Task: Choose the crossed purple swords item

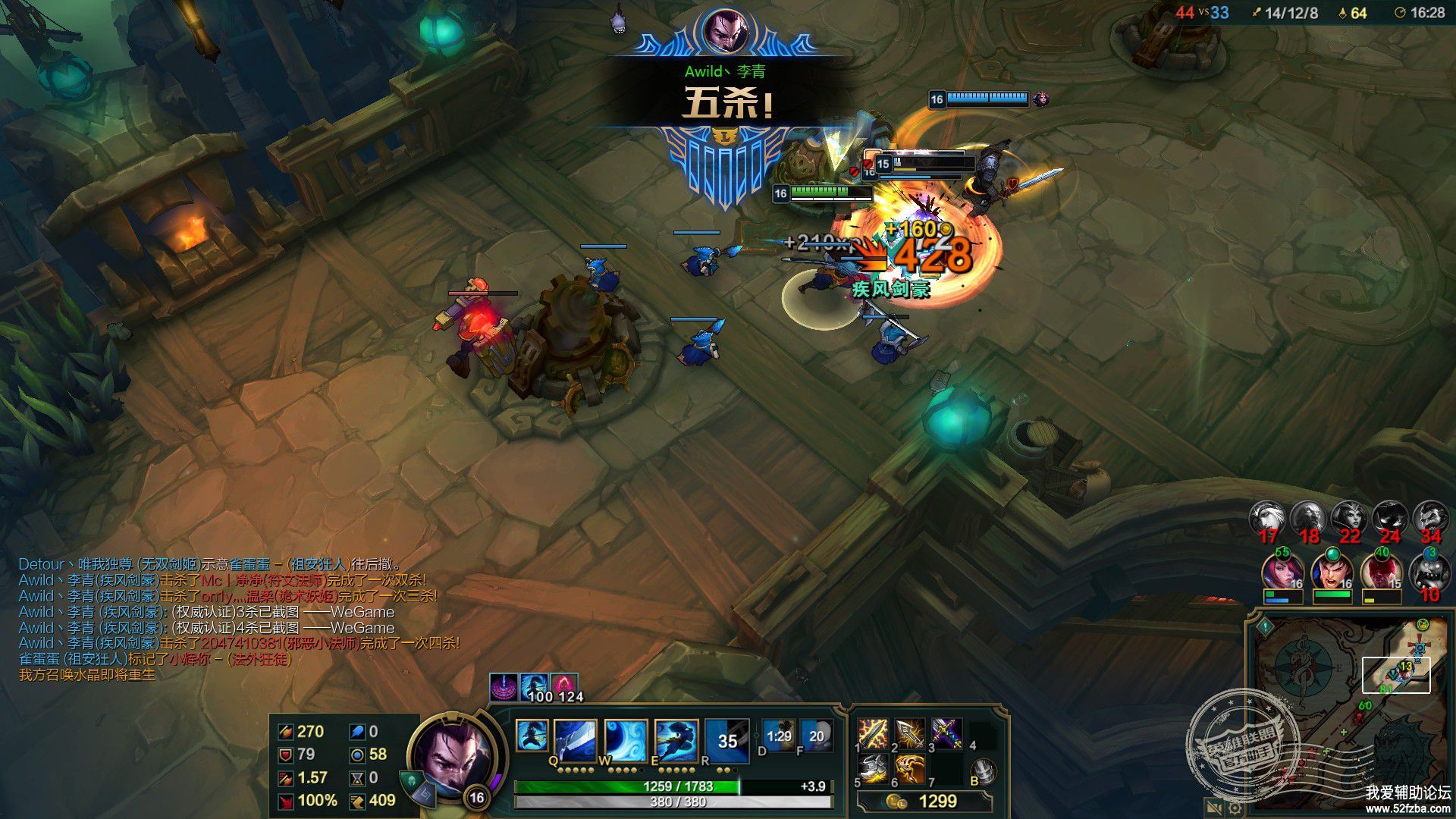Action: pyautogui.click(x=946, y=733)
